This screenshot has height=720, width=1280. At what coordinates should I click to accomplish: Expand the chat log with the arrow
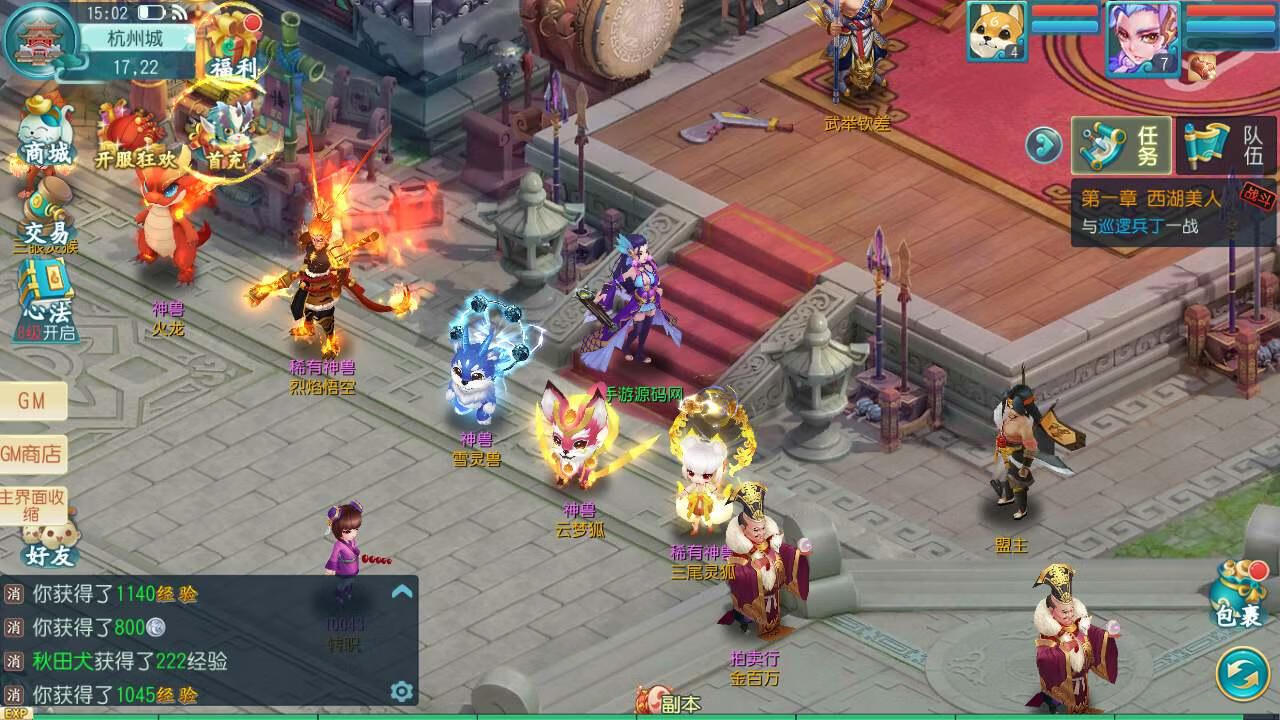(x=402, y=591)
